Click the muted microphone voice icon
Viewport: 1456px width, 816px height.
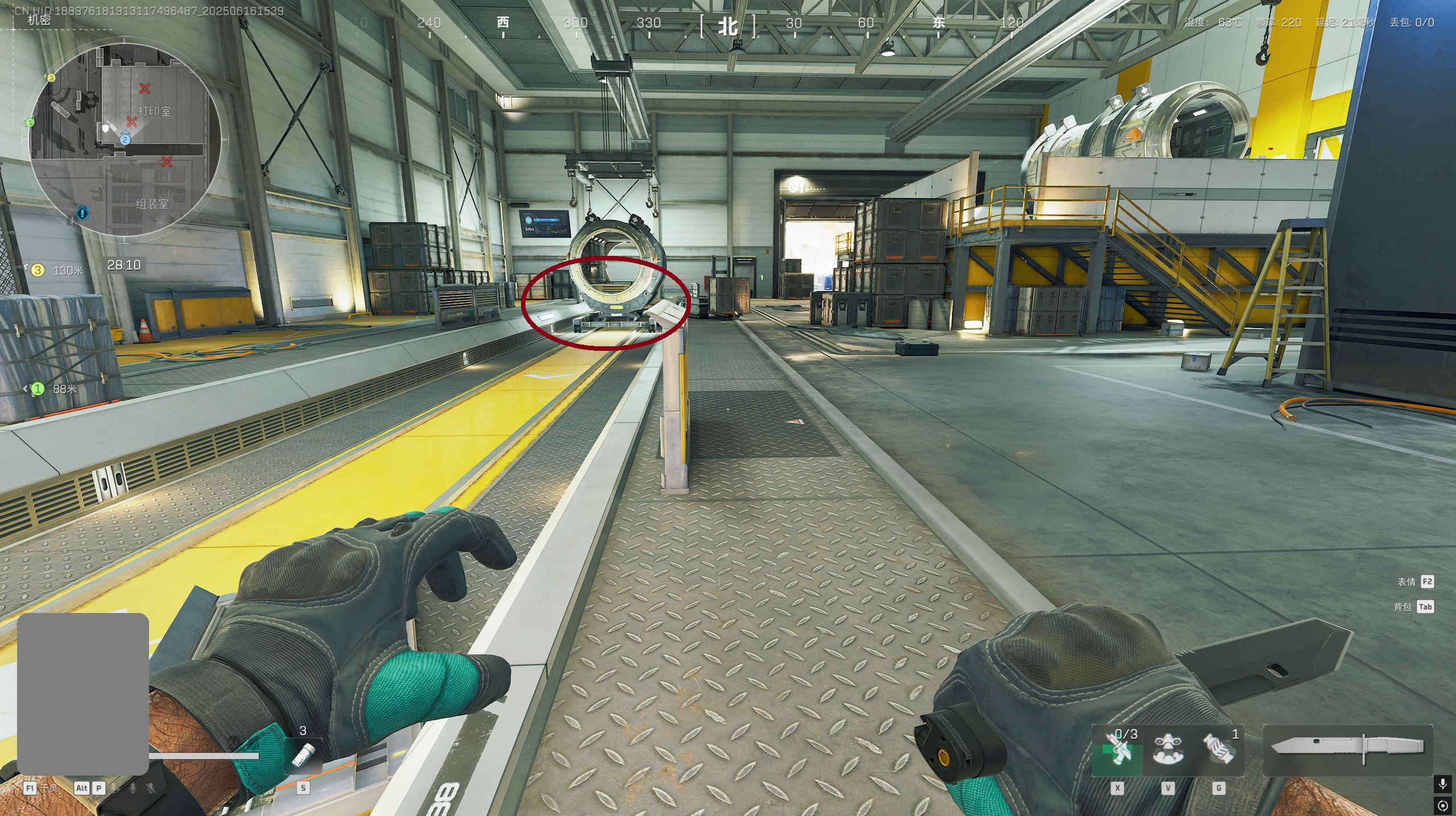[x=151, y=788]
